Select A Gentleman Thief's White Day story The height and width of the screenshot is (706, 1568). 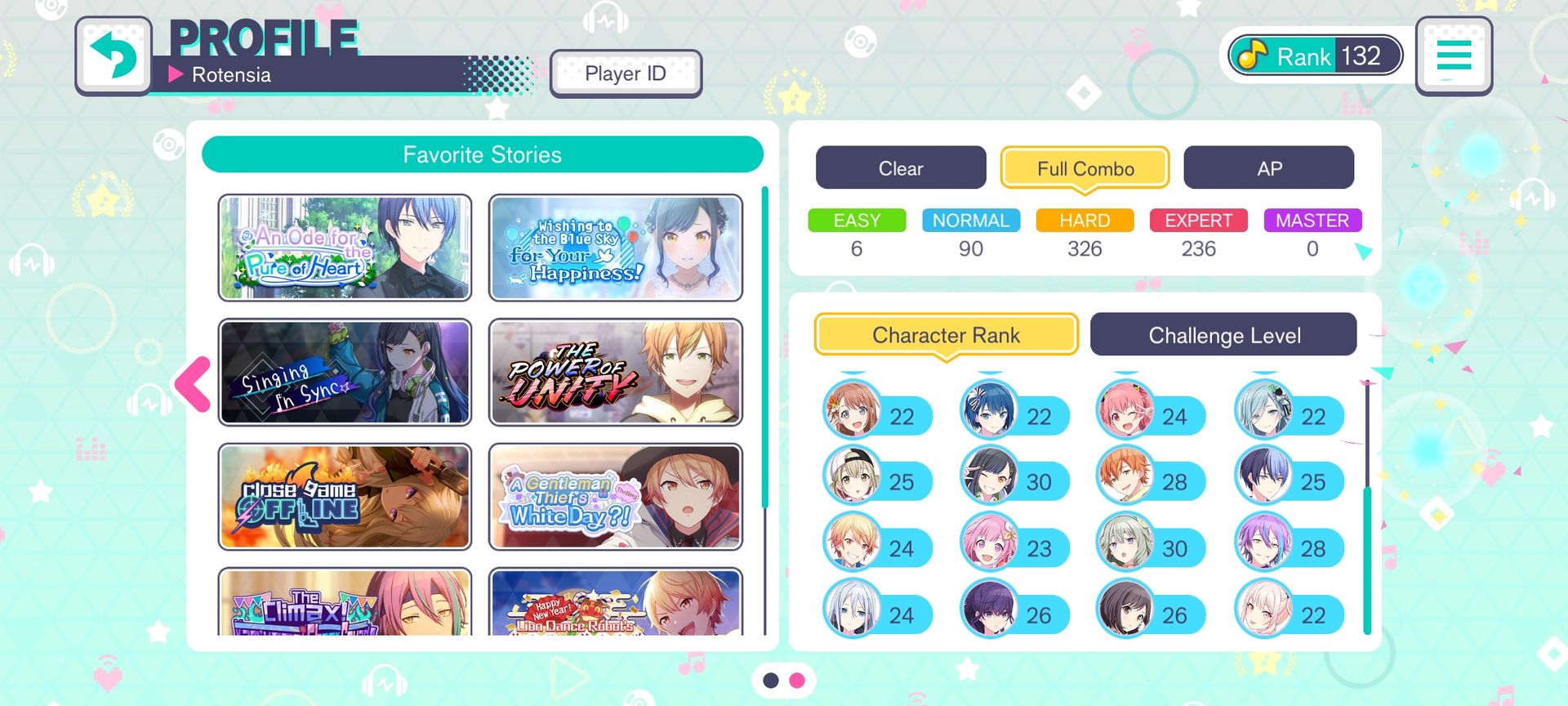click(615, 497)
